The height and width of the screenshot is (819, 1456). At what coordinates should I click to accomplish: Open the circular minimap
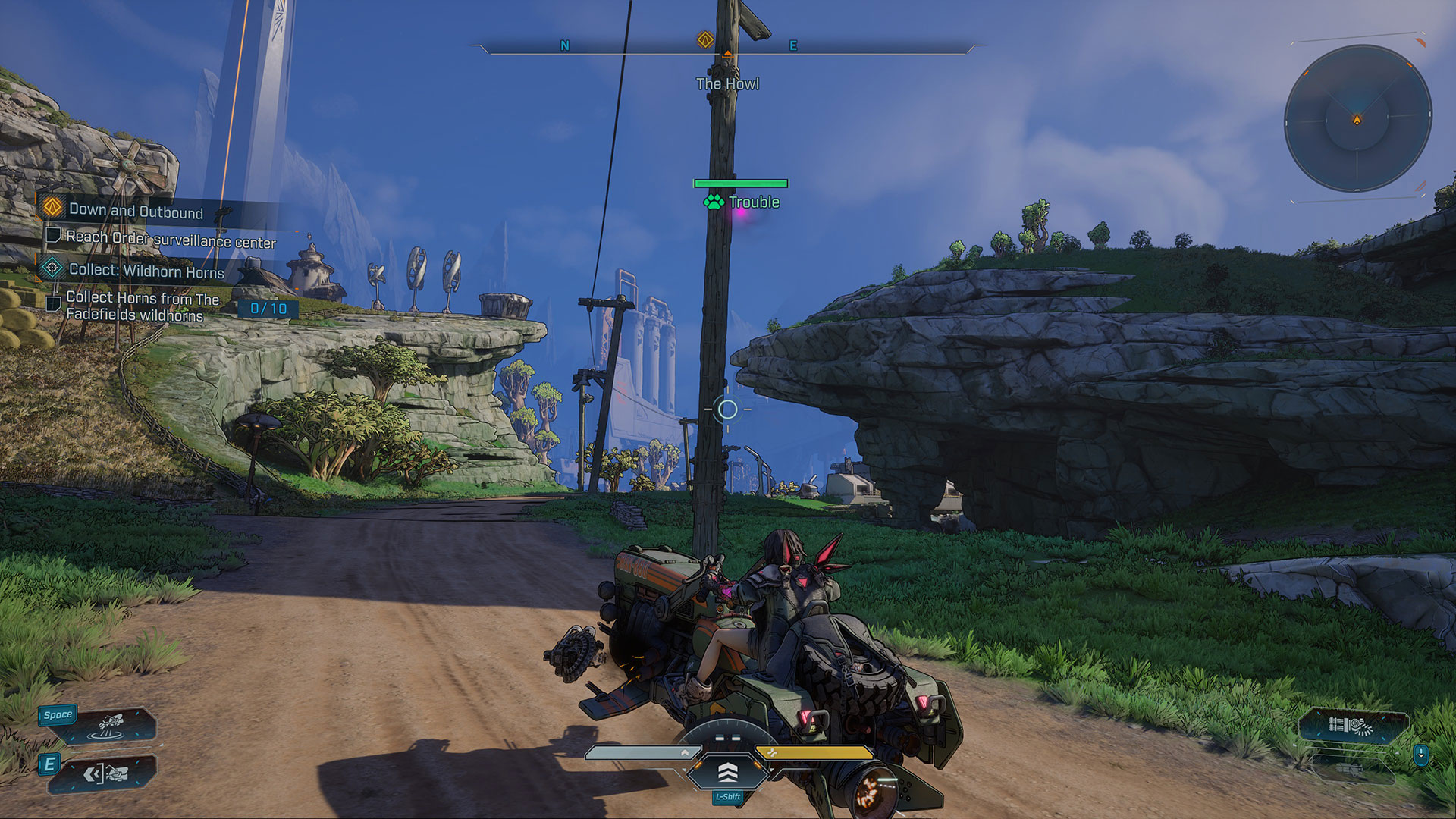[x=1357, y=119]
